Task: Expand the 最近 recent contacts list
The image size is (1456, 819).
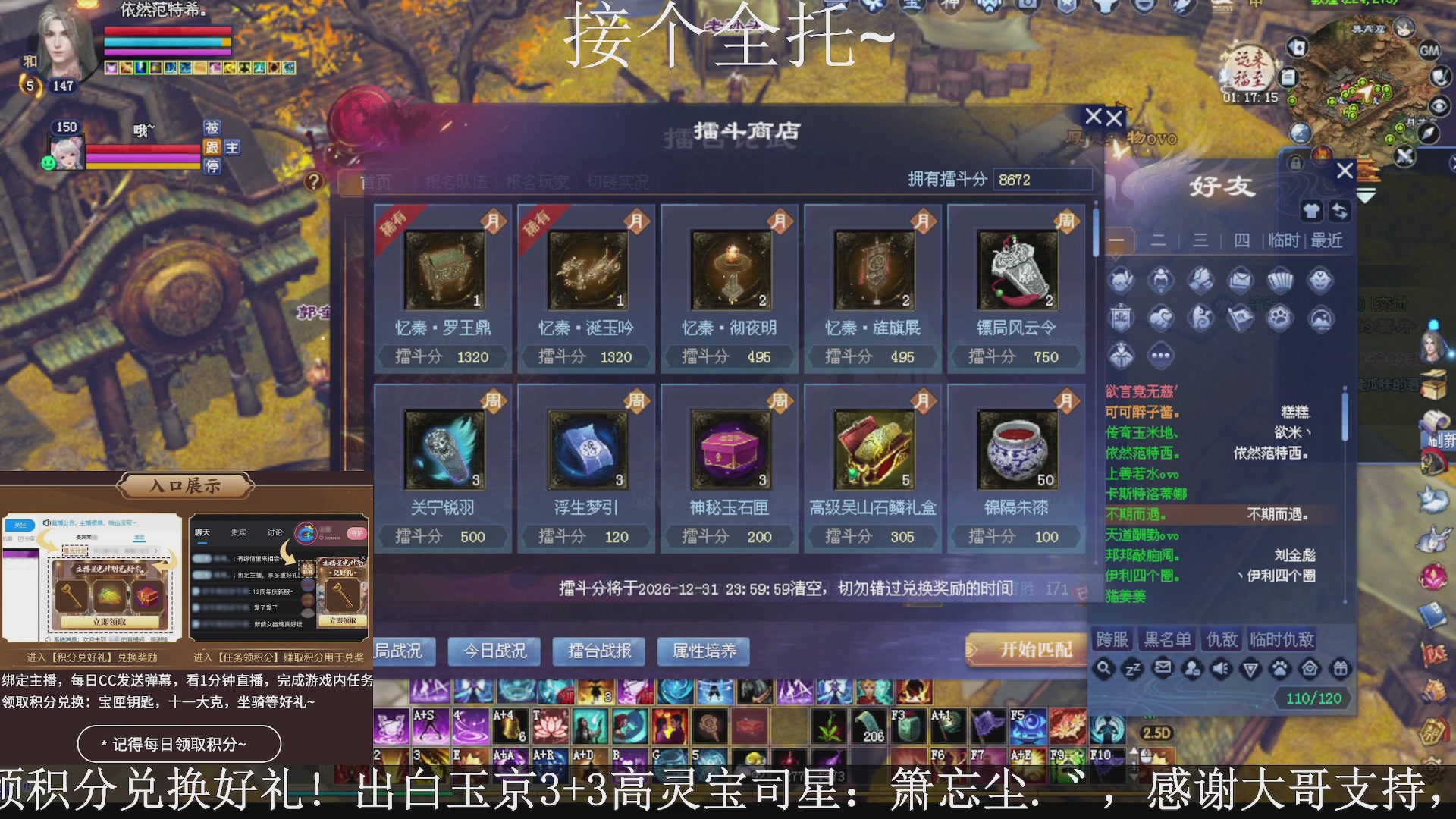Action: pos(1326,240)
